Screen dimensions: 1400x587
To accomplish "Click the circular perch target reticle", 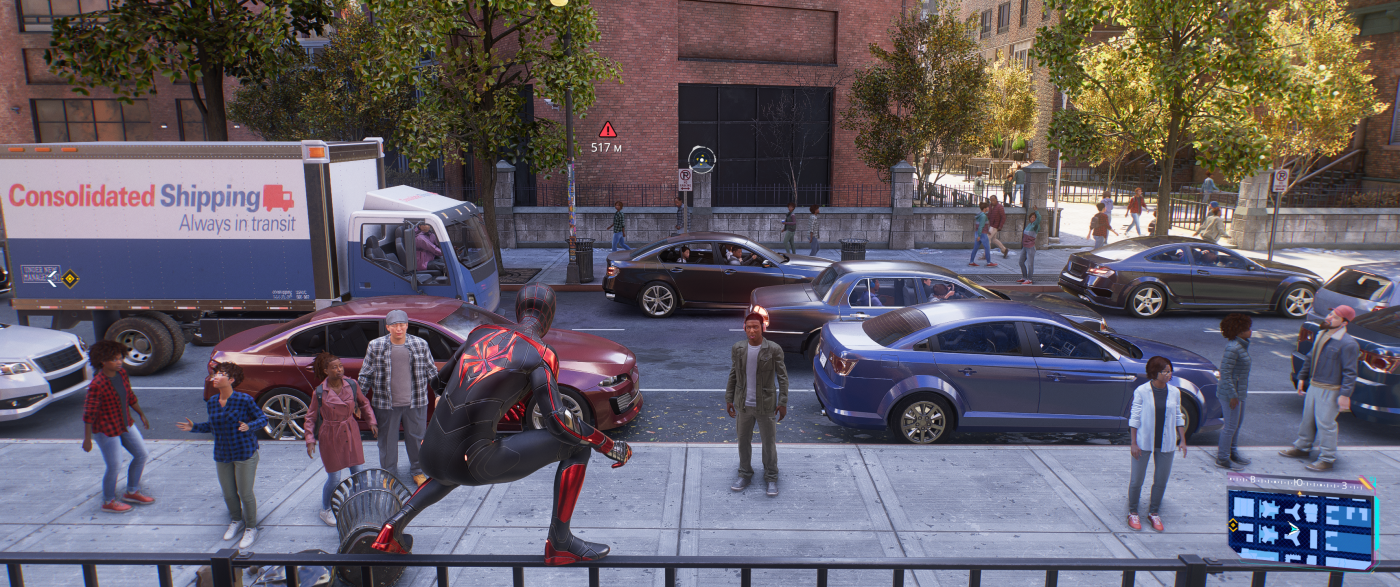I will [x=702, y=159].
